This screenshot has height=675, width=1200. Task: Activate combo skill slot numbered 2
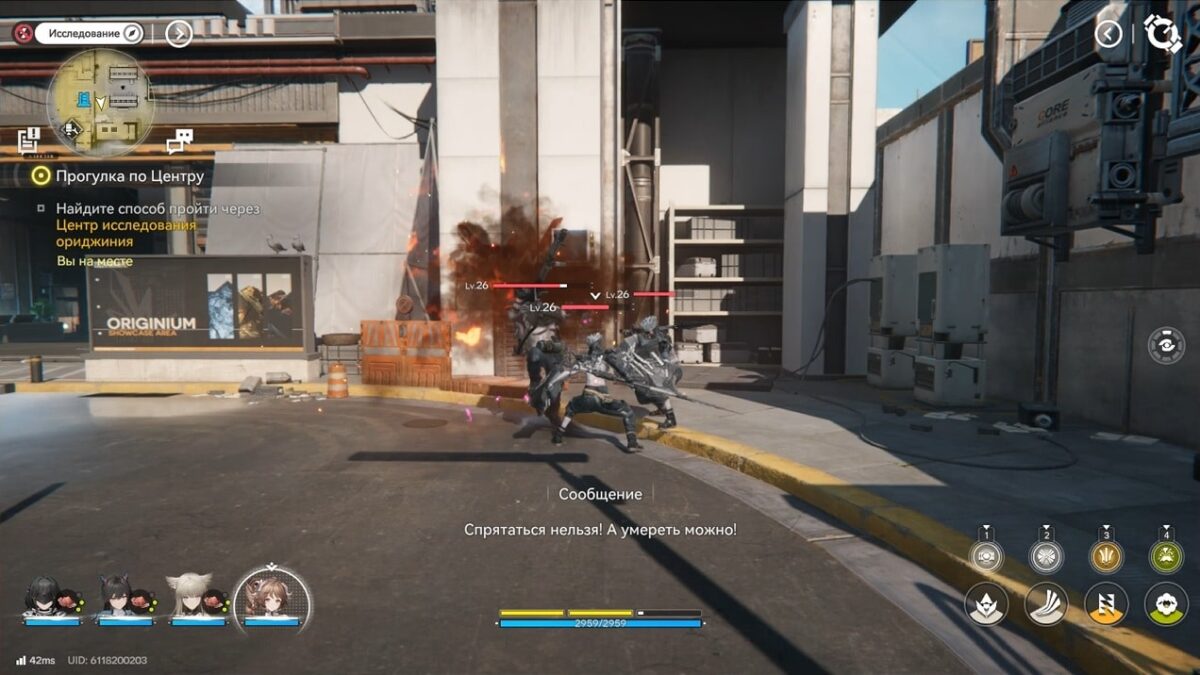1046,556
